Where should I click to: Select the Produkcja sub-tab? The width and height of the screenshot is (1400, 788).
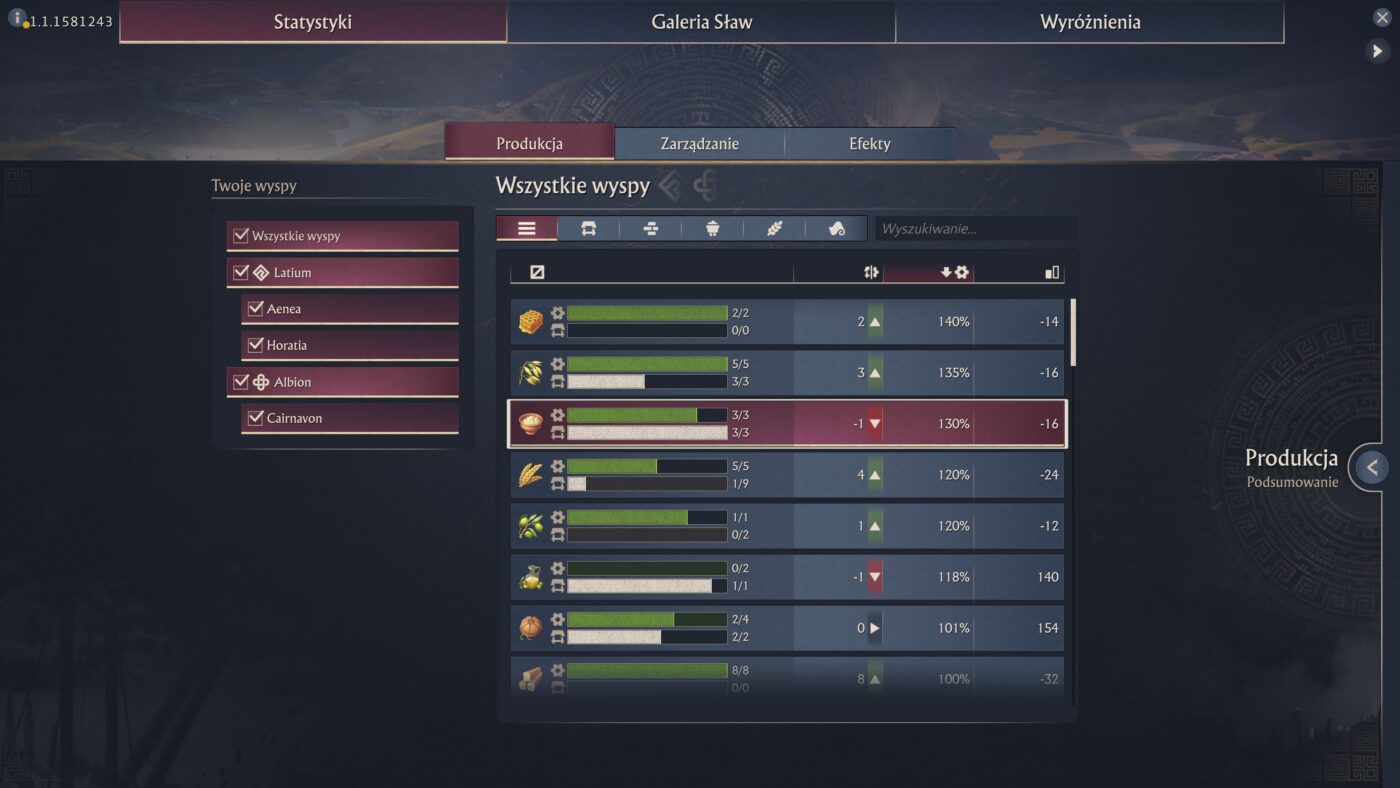tap(529, 143)
